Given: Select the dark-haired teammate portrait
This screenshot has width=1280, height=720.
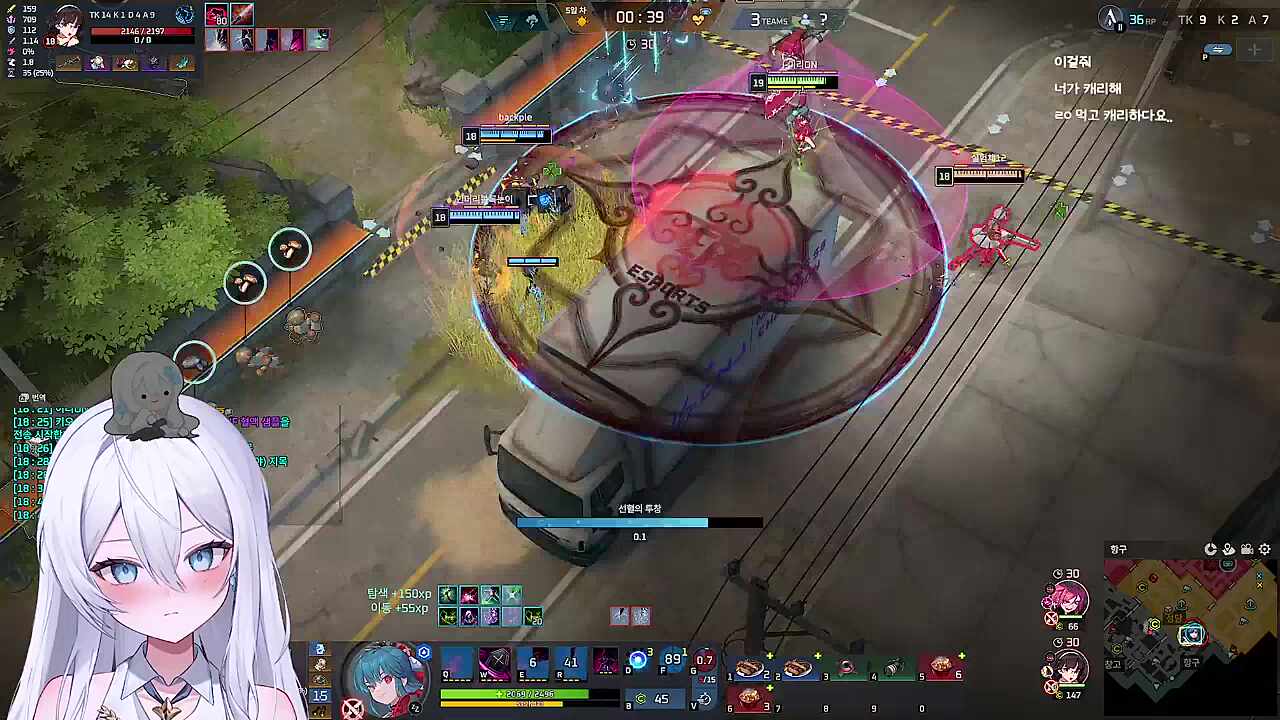Looking at the screenshot, I should 1064,667.
